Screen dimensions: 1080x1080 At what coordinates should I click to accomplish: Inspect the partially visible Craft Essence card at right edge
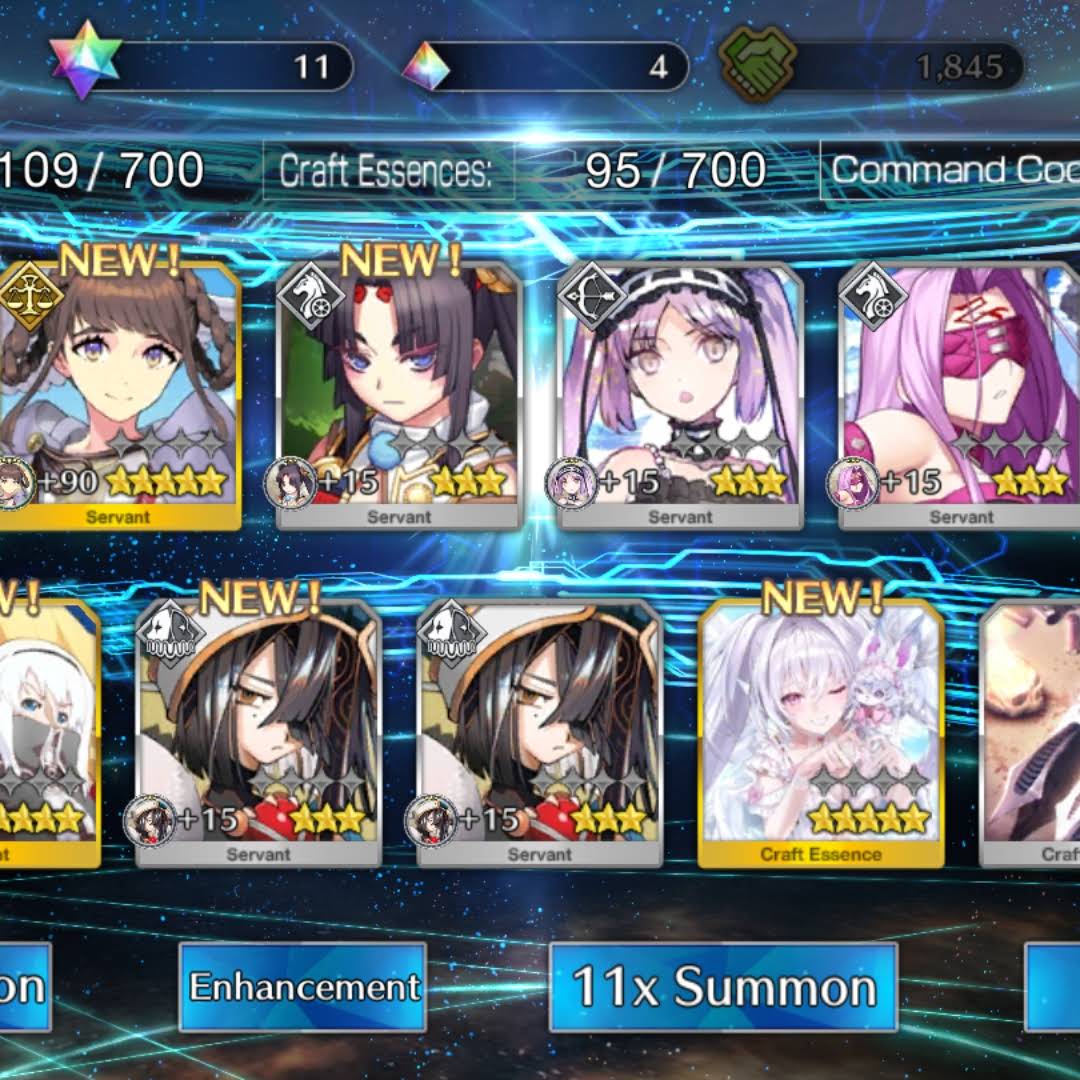point(1032,733)
